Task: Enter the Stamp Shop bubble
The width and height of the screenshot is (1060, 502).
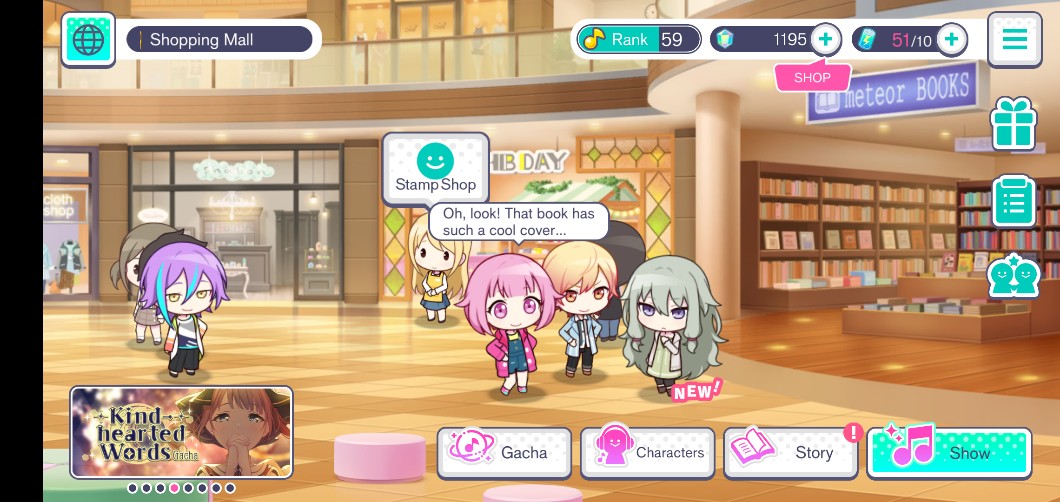Action: pos(435,168)
